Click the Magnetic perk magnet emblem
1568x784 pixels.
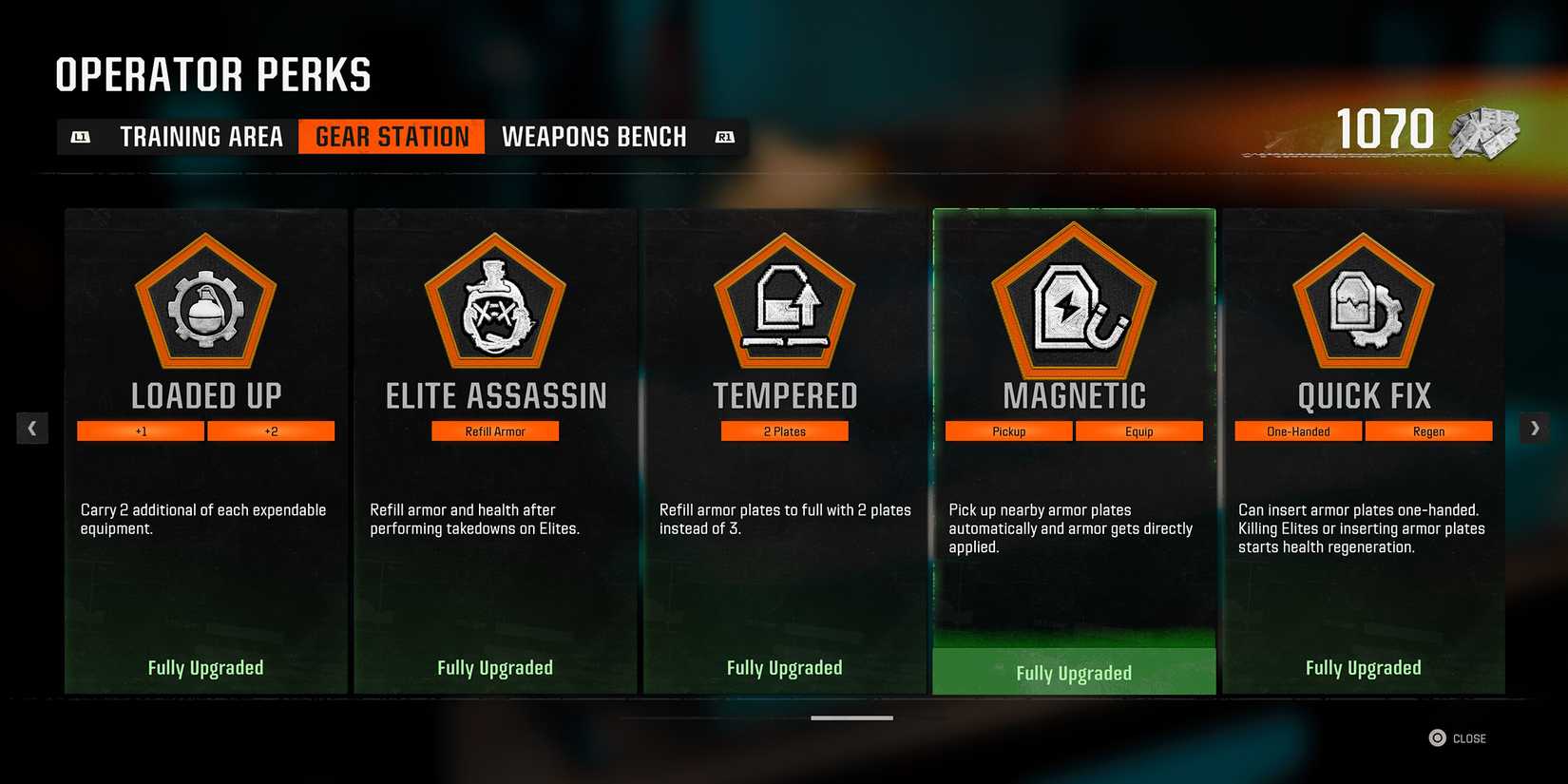1074,304
